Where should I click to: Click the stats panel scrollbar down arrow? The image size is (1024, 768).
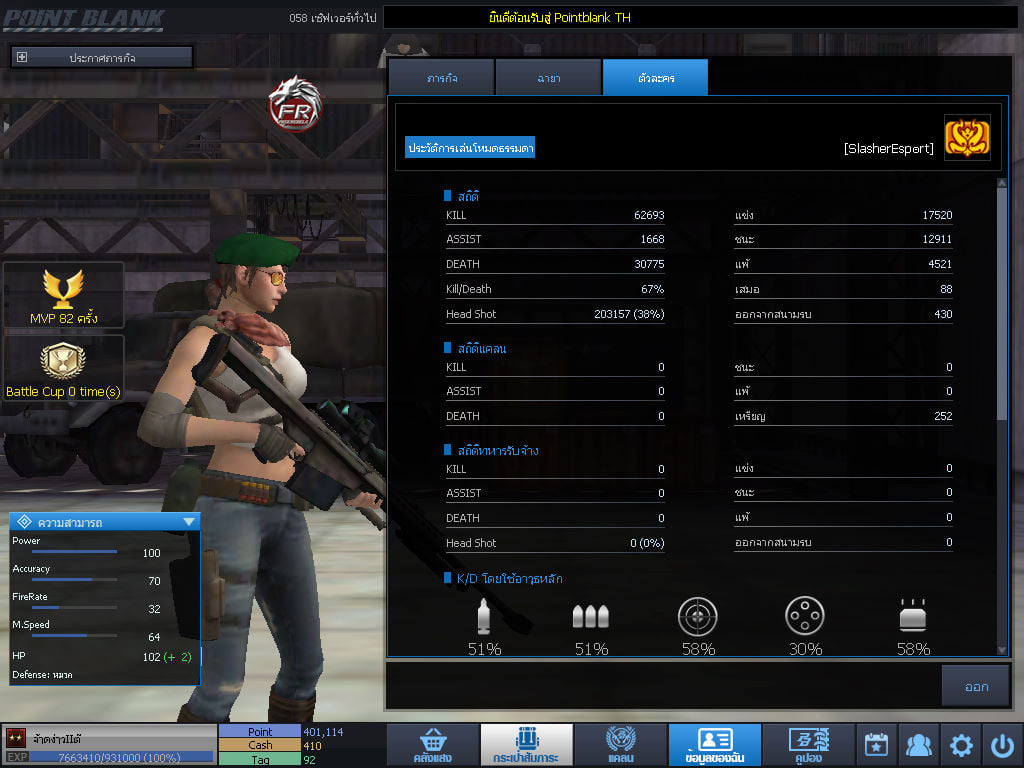1002,650
